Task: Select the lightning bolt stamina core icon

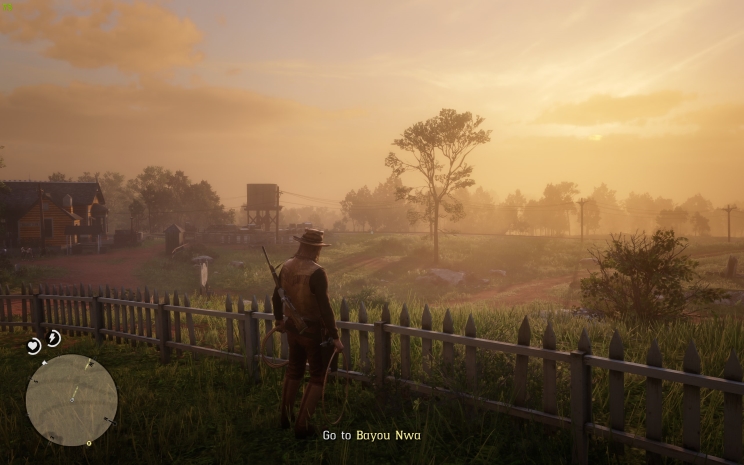Action: point(53,338)
